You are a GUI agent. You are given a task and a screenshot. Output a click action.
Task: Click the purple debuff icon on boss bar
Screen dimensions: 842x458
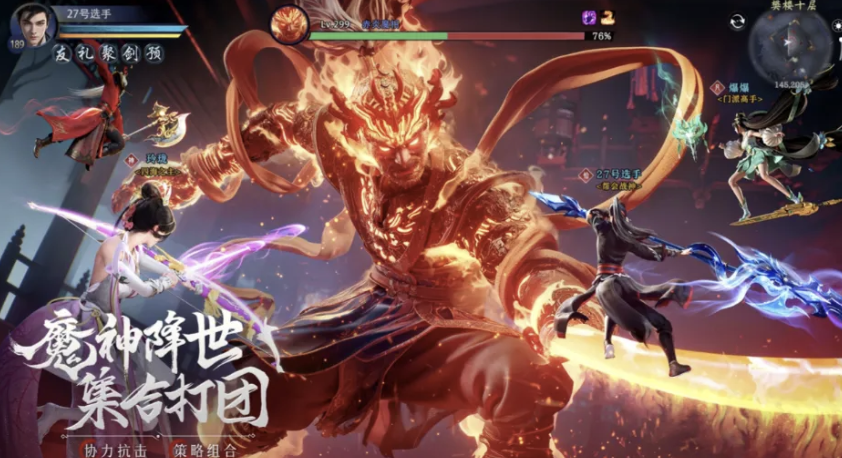[590, 17]
